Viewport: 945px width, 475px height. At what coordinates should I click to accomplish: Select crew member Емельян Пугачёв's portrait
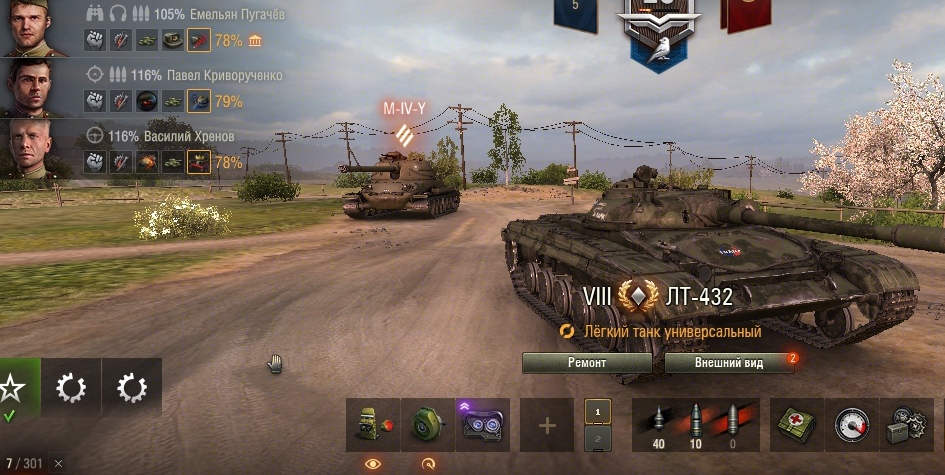35,28
